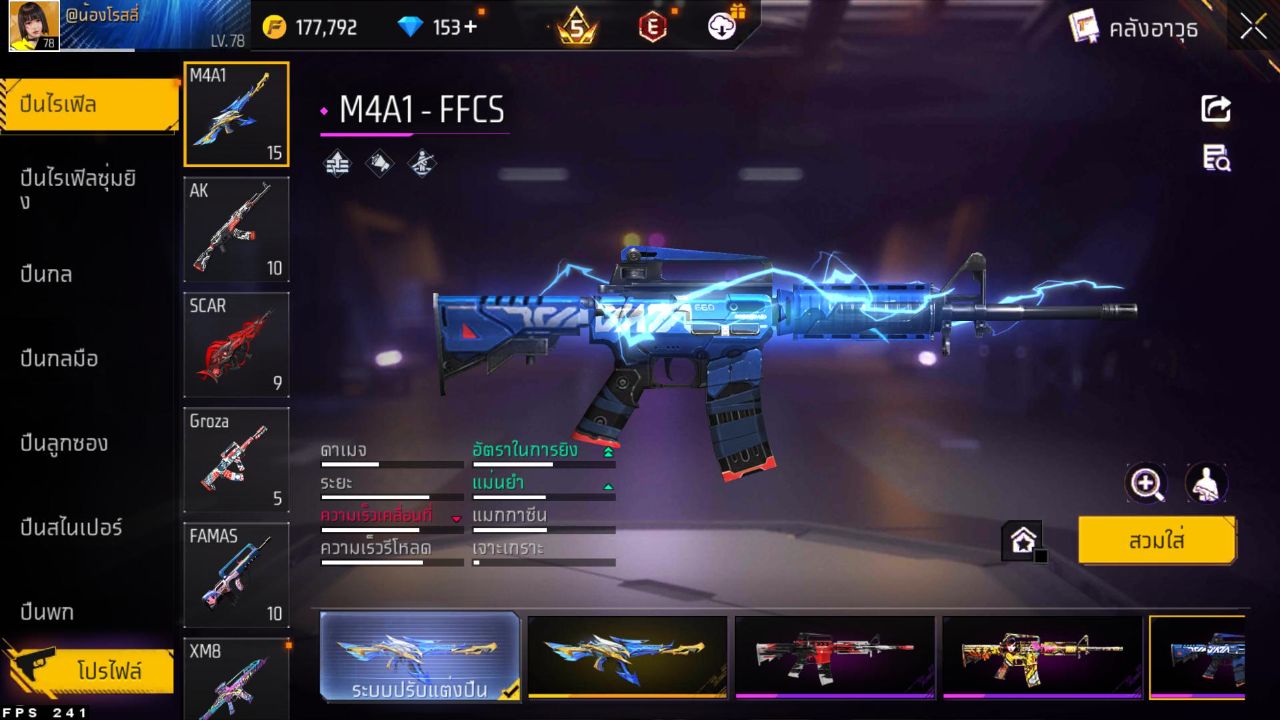Open the ระบบปรับแต่งปืน customization skin card
This screenshot has width=1280, height=720.
[419, 657]
